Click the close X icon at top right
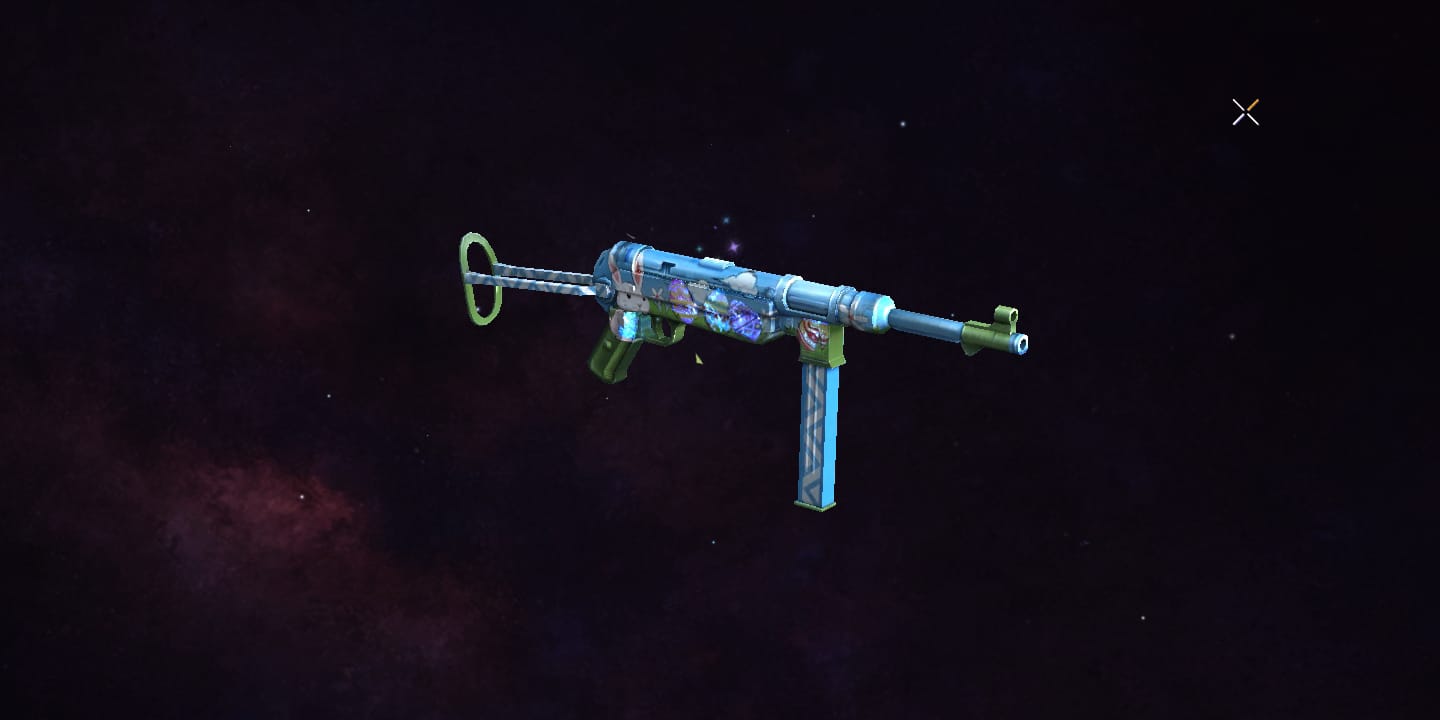This screenshot has width=1440, height=720. coord(1245,112)
